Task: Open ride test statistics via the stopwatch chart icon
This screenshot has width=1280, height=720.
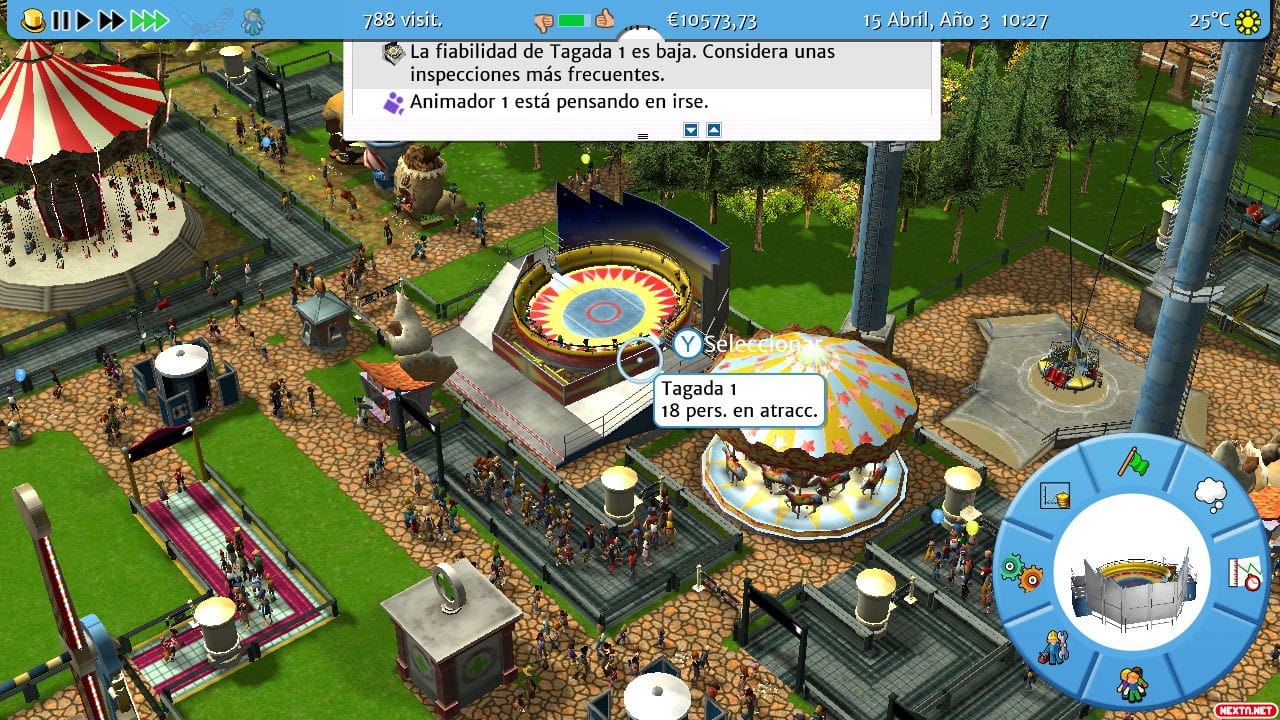Action: point(1243,574)
